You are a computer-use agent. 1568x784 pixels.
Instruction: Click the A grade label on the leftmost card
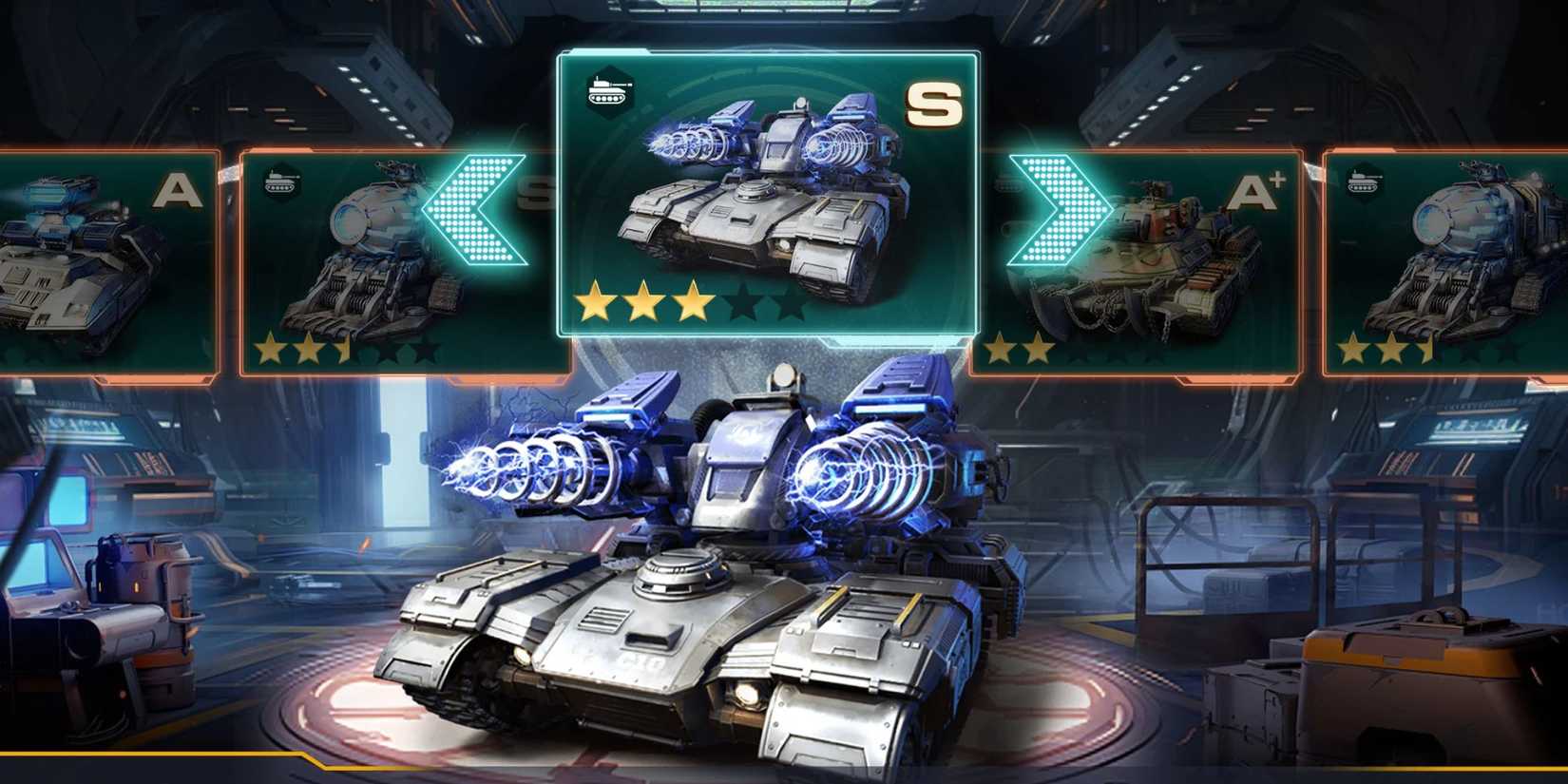point(176,190)
